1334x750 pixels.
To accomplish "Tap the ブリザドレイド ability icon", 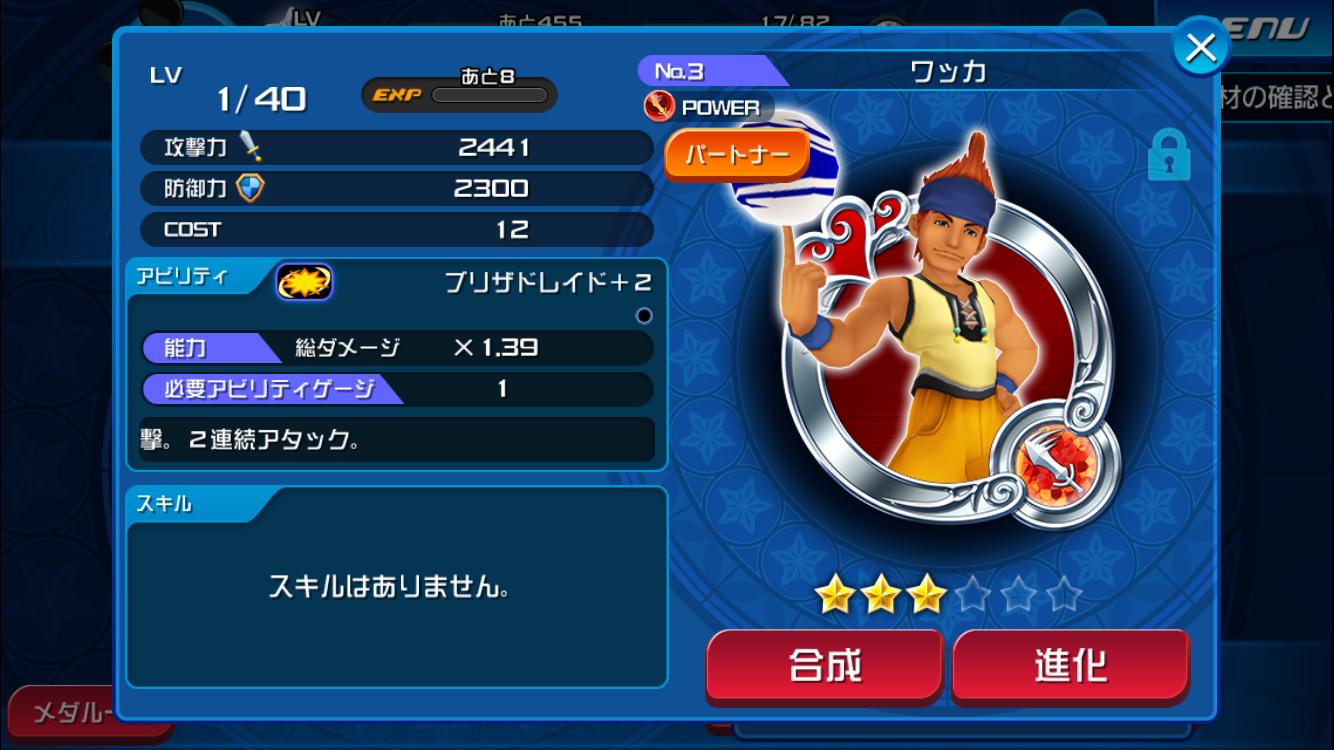I will tap(304, 283).
